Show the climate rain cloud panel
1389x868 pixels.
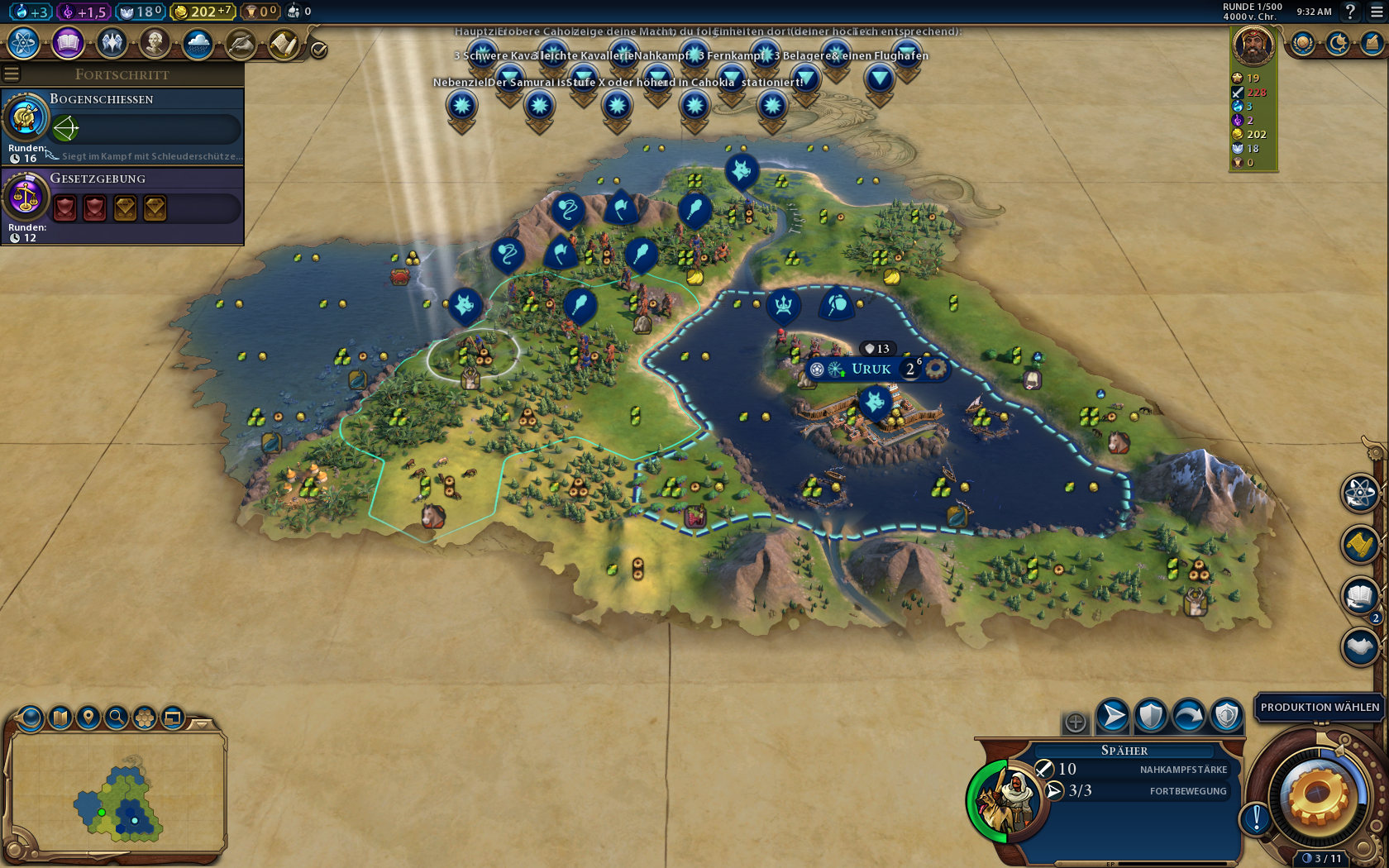pos(198,43)
